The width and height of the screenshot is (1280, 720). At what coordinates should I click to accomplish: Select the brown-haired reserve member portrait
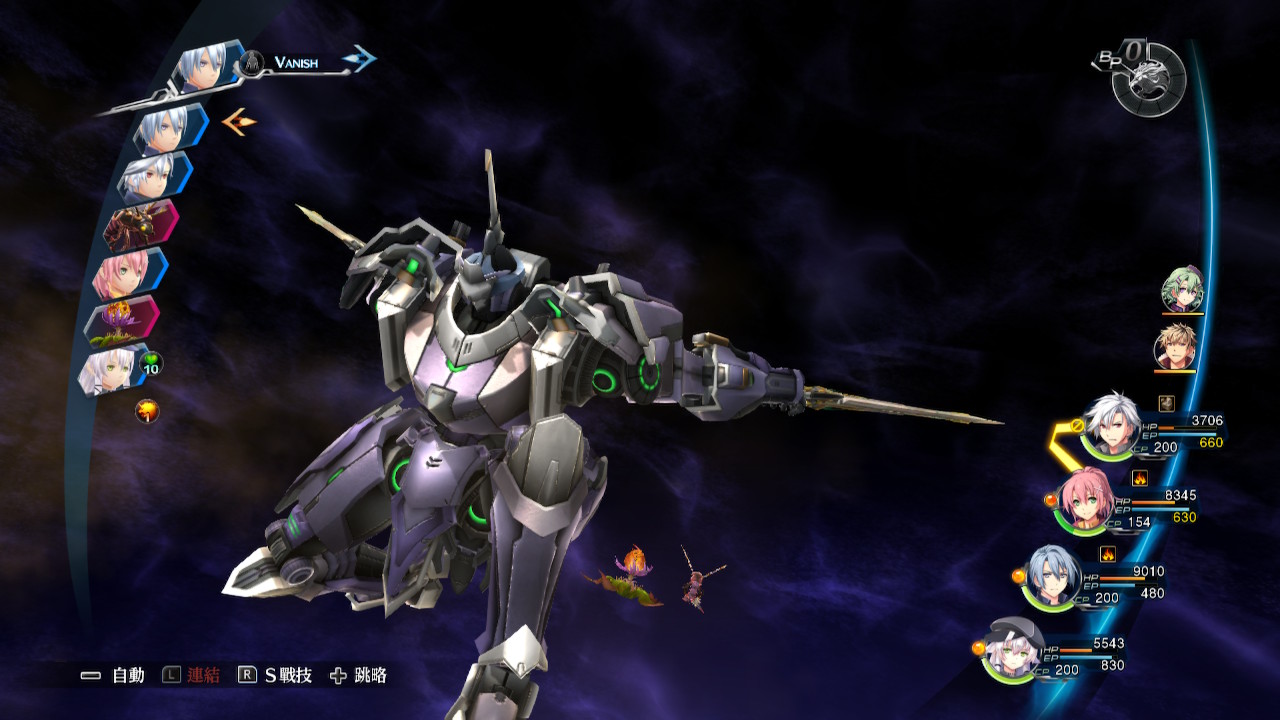point(1175,348)
